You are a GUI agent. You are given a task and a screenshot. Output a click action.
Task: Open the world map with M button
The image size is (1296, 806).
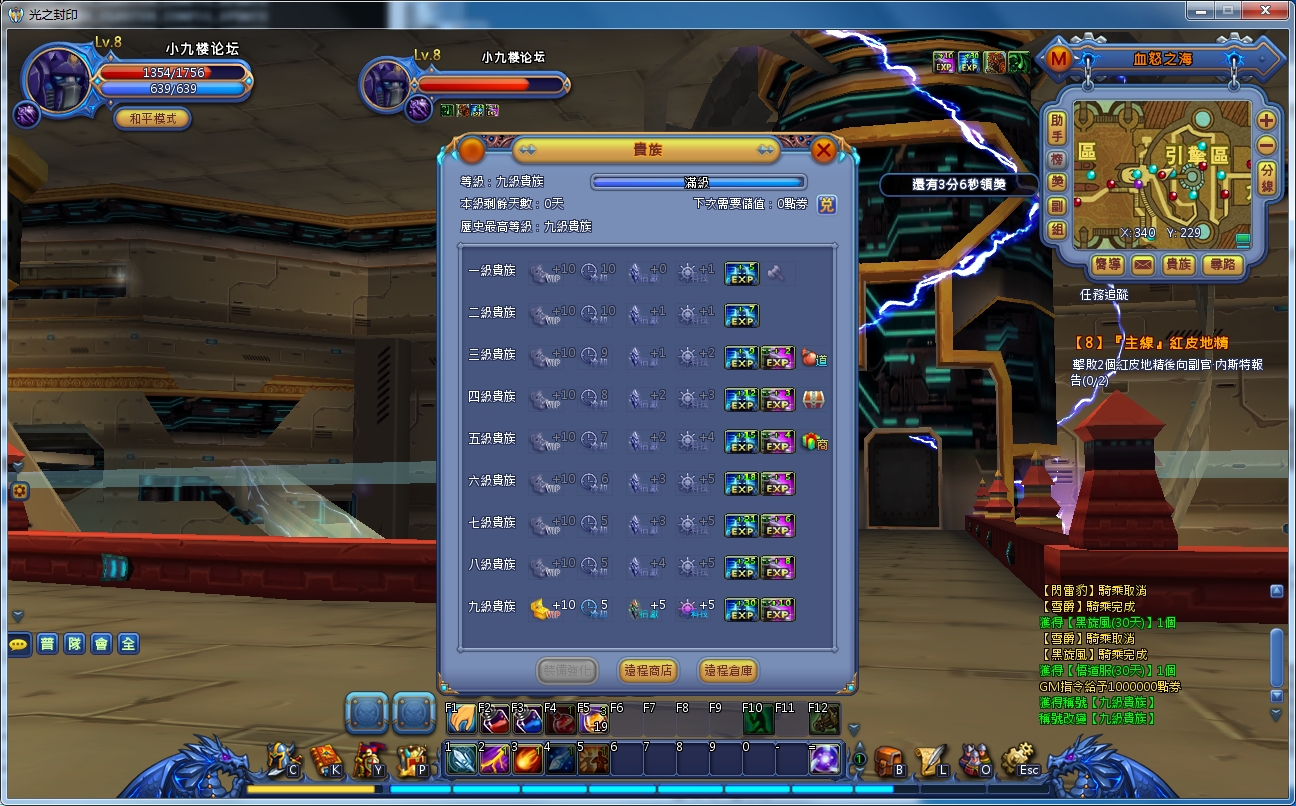click(x=1058, y=59)
